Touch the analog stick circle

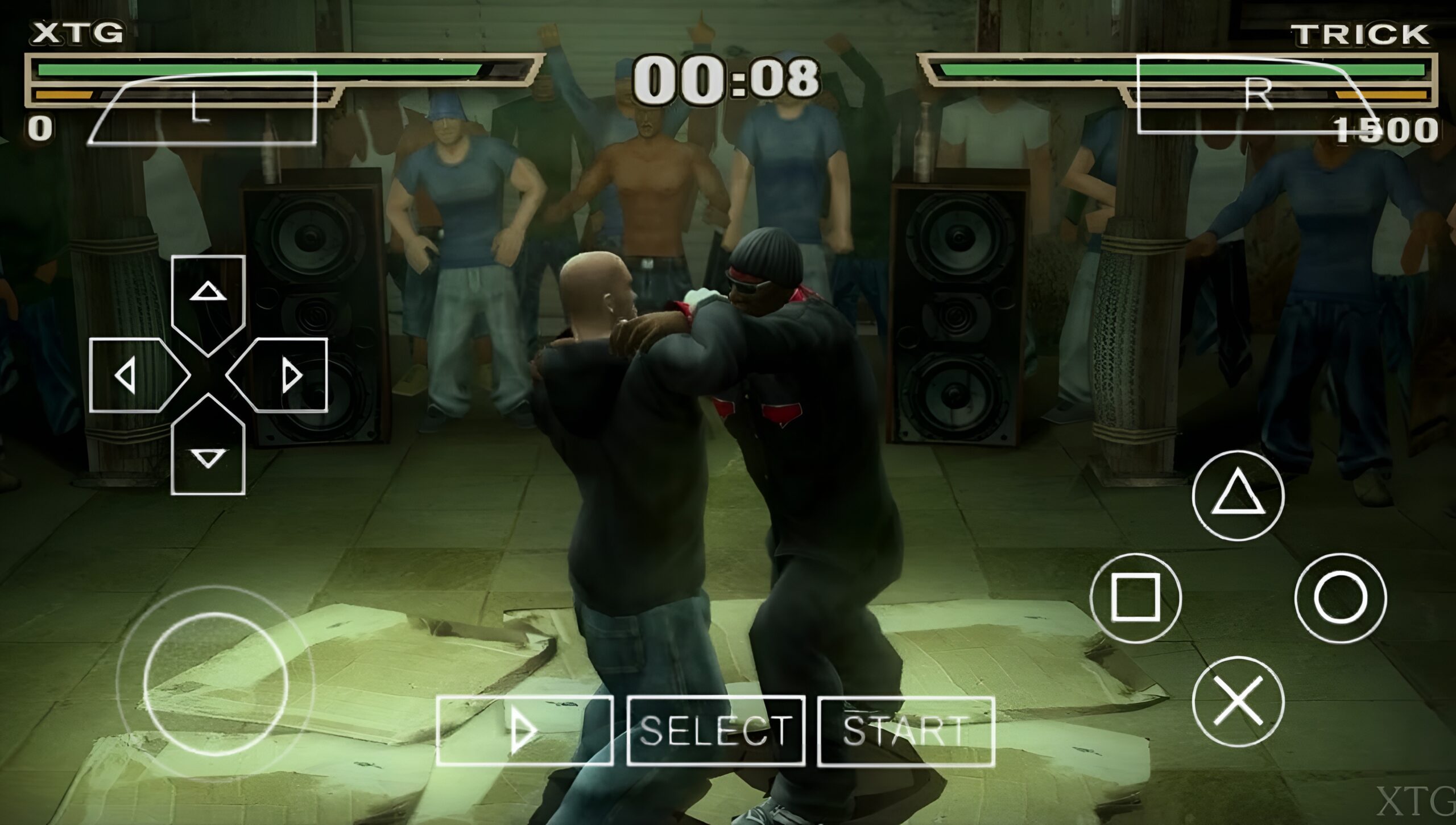(x=216, y=683)
